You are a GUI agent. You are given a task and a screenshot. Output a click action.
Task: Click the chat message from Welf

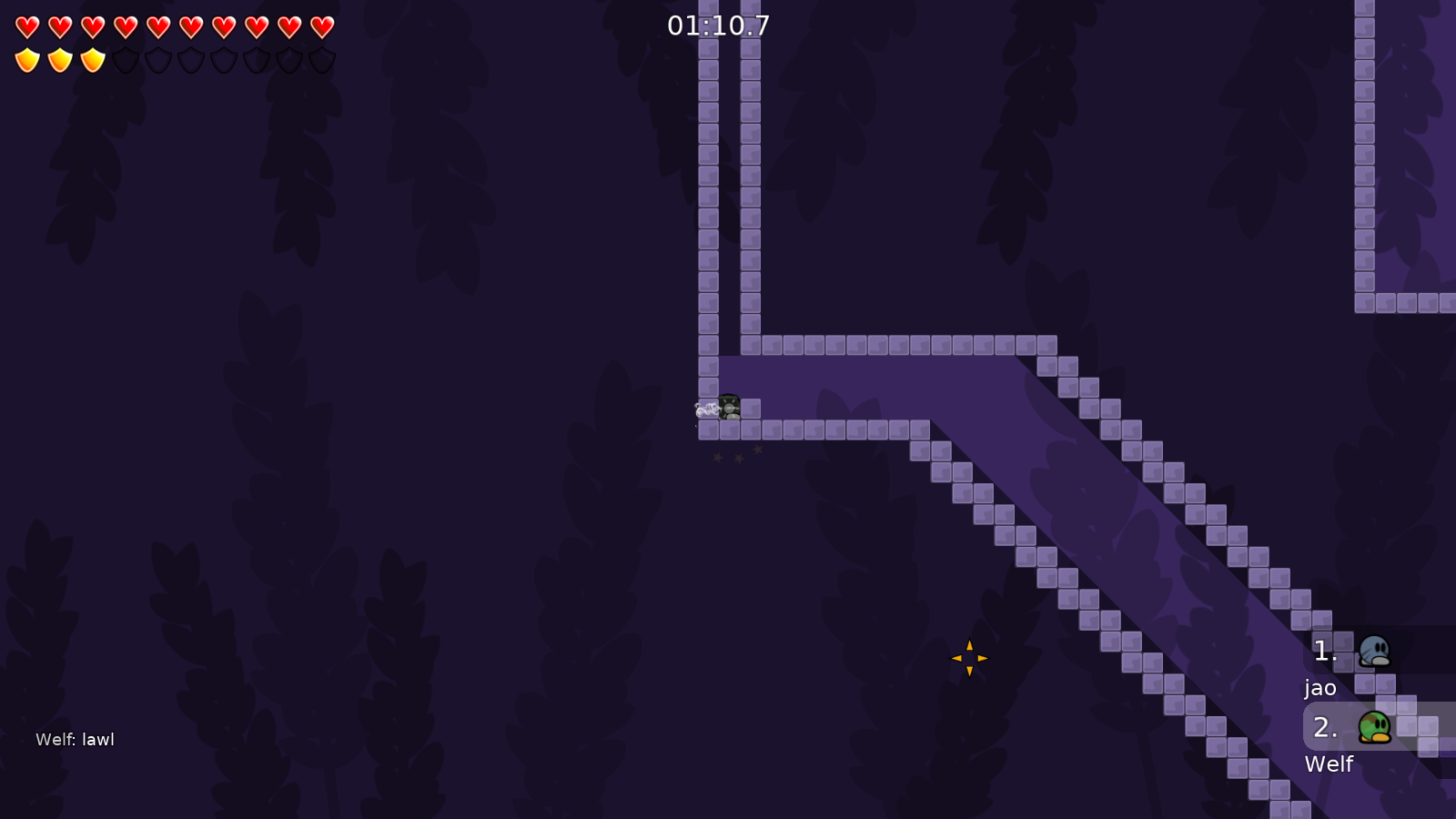tap(74, 740)
